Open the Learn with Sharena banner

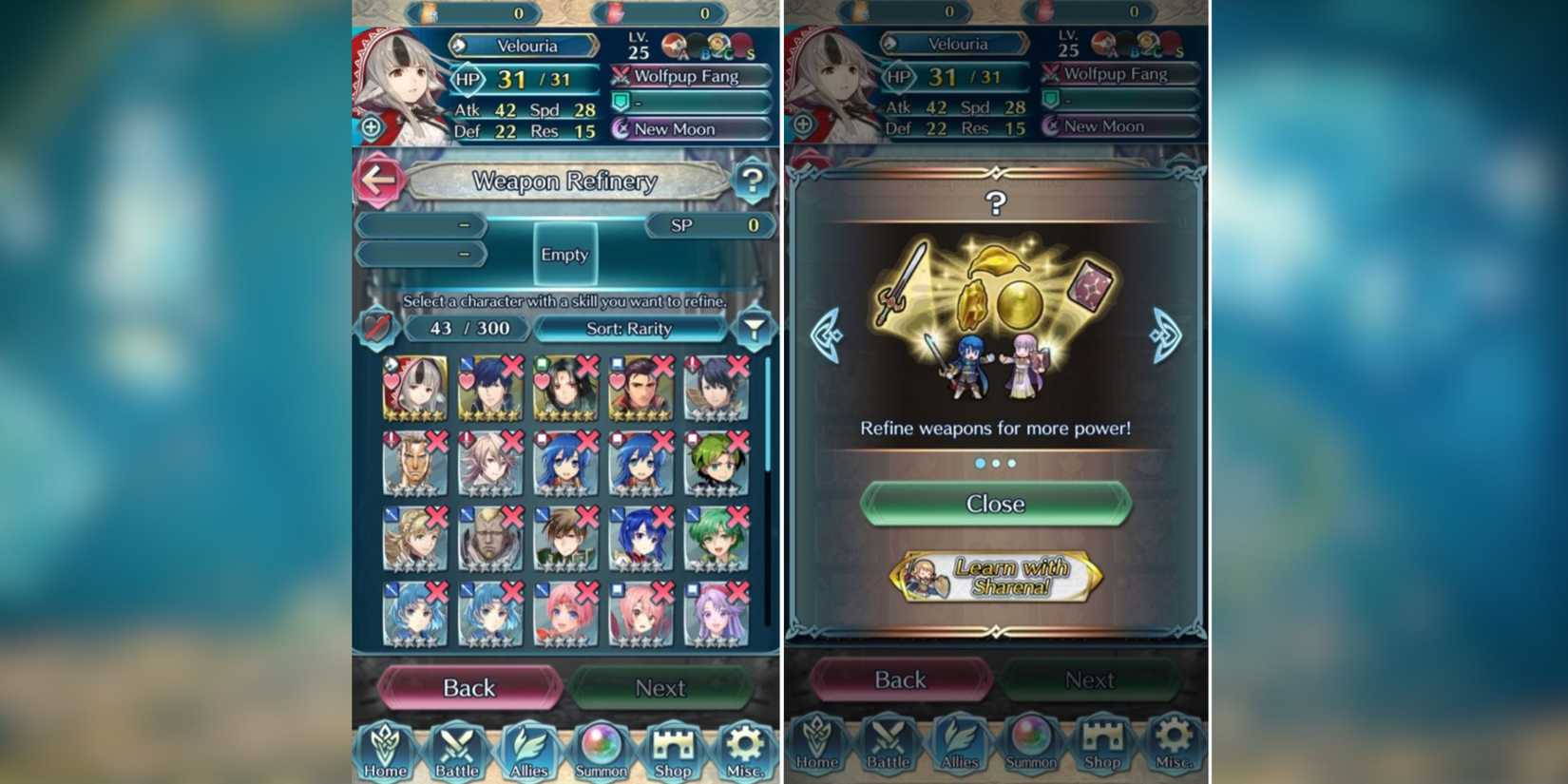pos(995,575)
